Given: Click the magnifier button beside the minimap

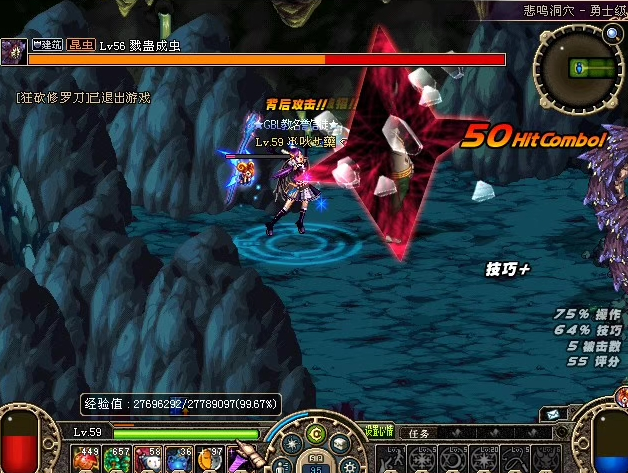Looking at the screenshot, I should click(611, 35).
